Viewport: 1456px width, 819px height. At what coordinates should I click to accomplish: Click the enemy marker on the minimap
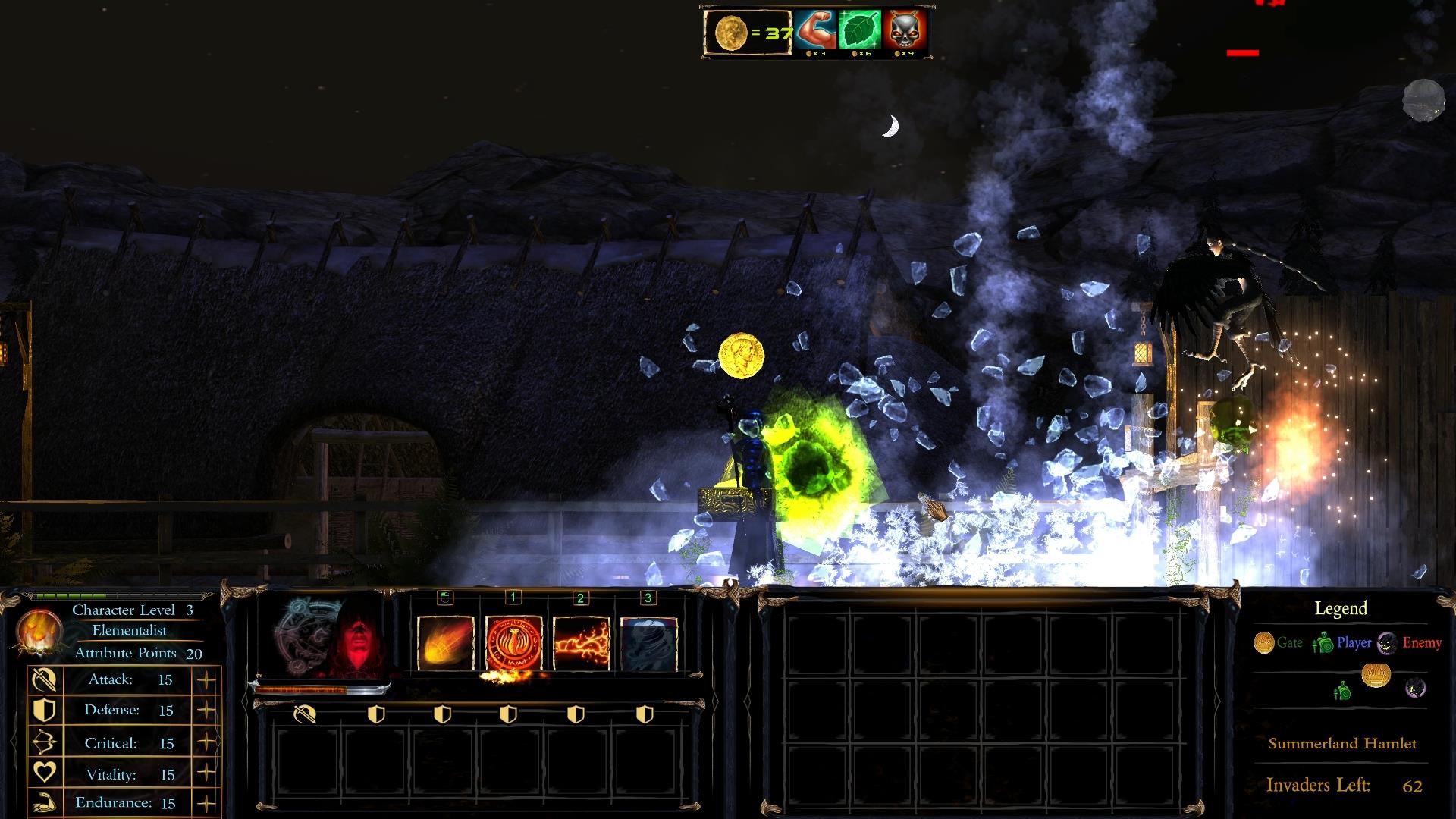coord(1415,689)
